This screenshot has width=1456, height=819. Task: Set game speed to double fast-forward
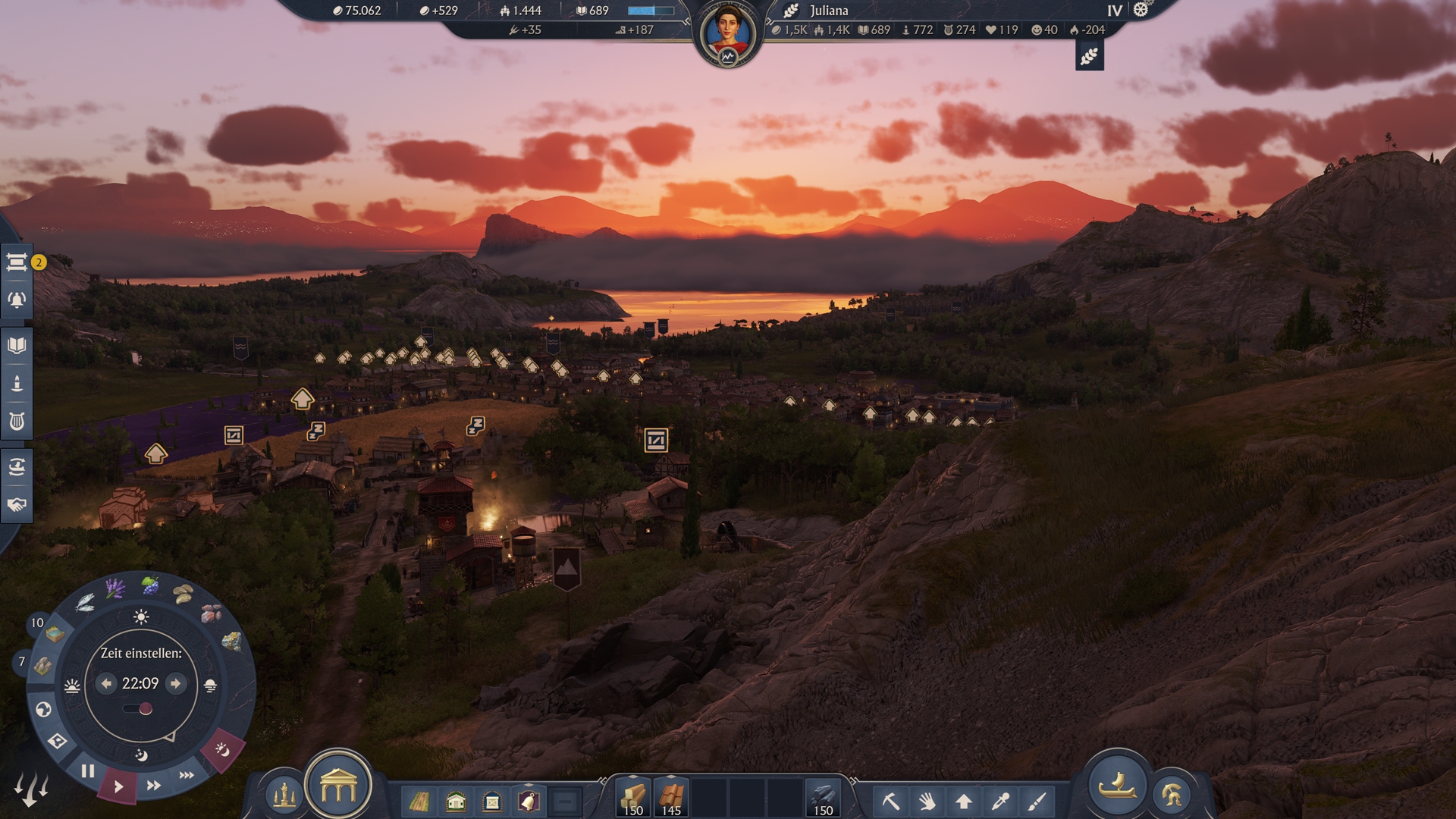(x=153, y=786)
